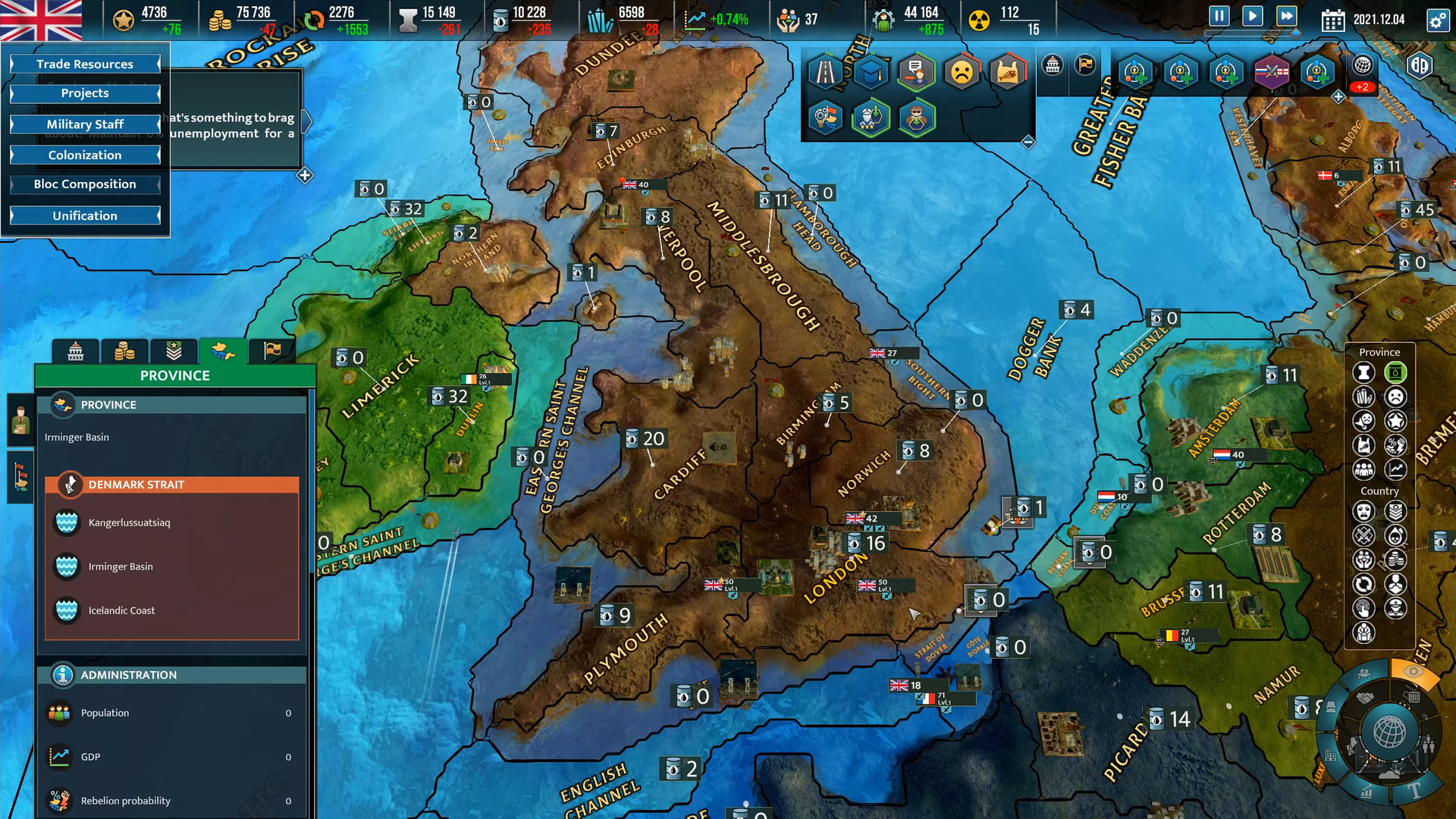The height and width of the screenshot is (819, 1456).
Task: Switch to the PROVINCE tab
Action: pyautogui.click(x=223, y=351)
